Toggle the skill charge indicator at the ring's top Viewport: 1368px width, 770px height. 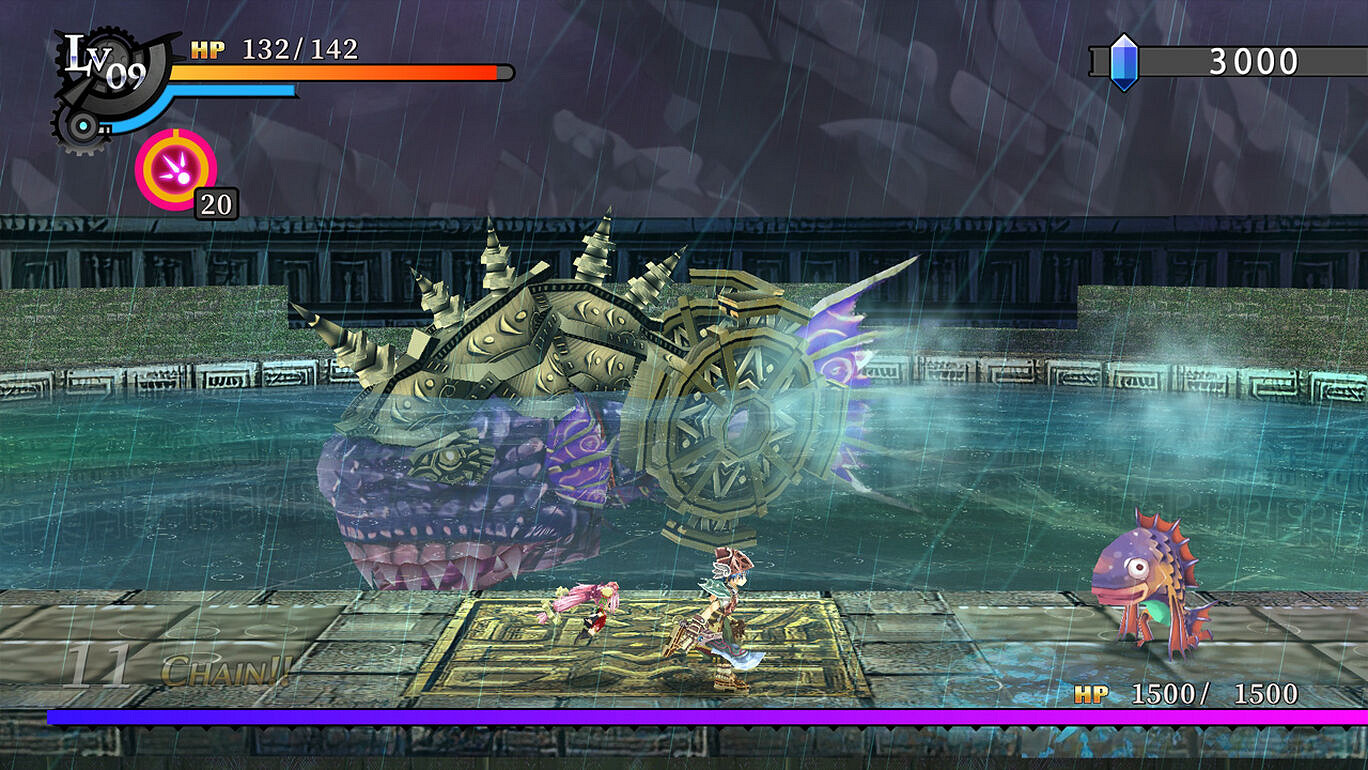(176, 134)
